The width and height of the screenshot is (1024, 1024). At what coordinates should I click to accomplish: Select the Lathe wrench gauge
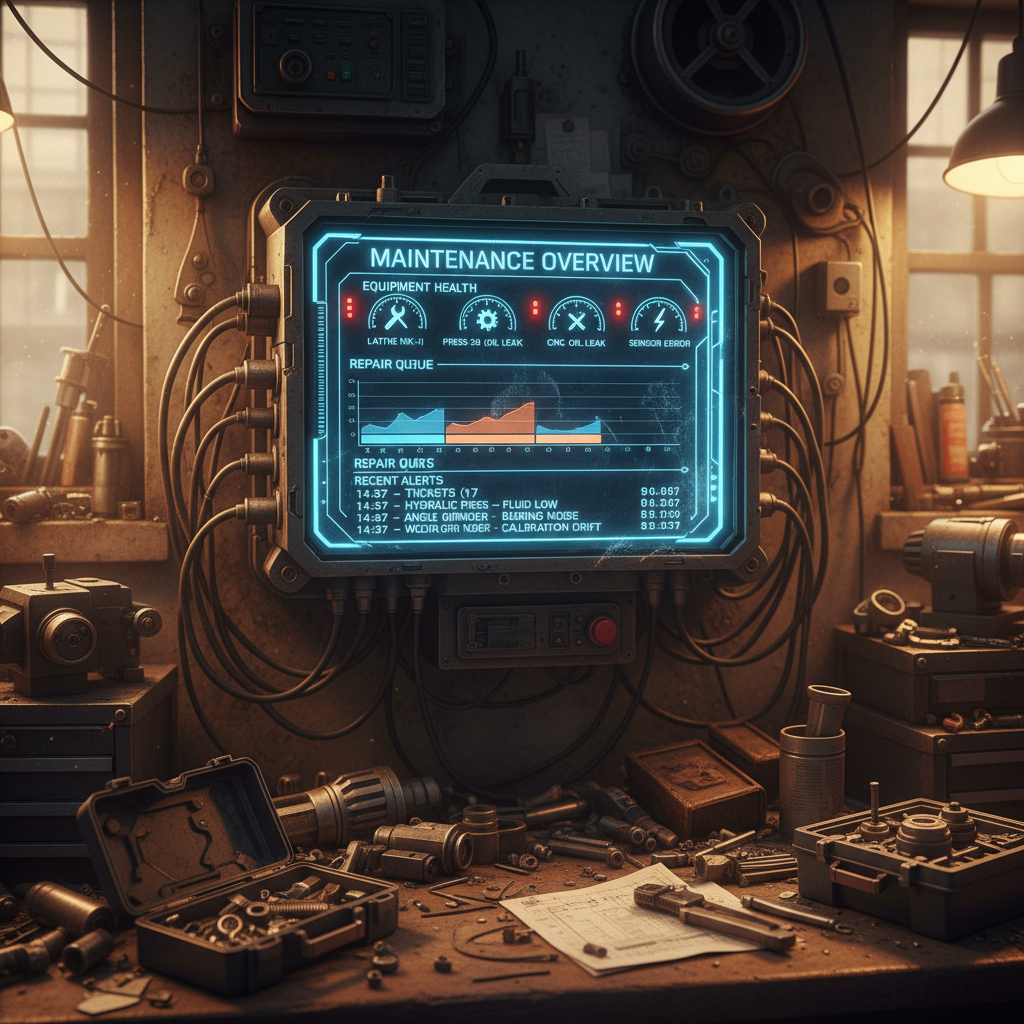click(397, 316)
